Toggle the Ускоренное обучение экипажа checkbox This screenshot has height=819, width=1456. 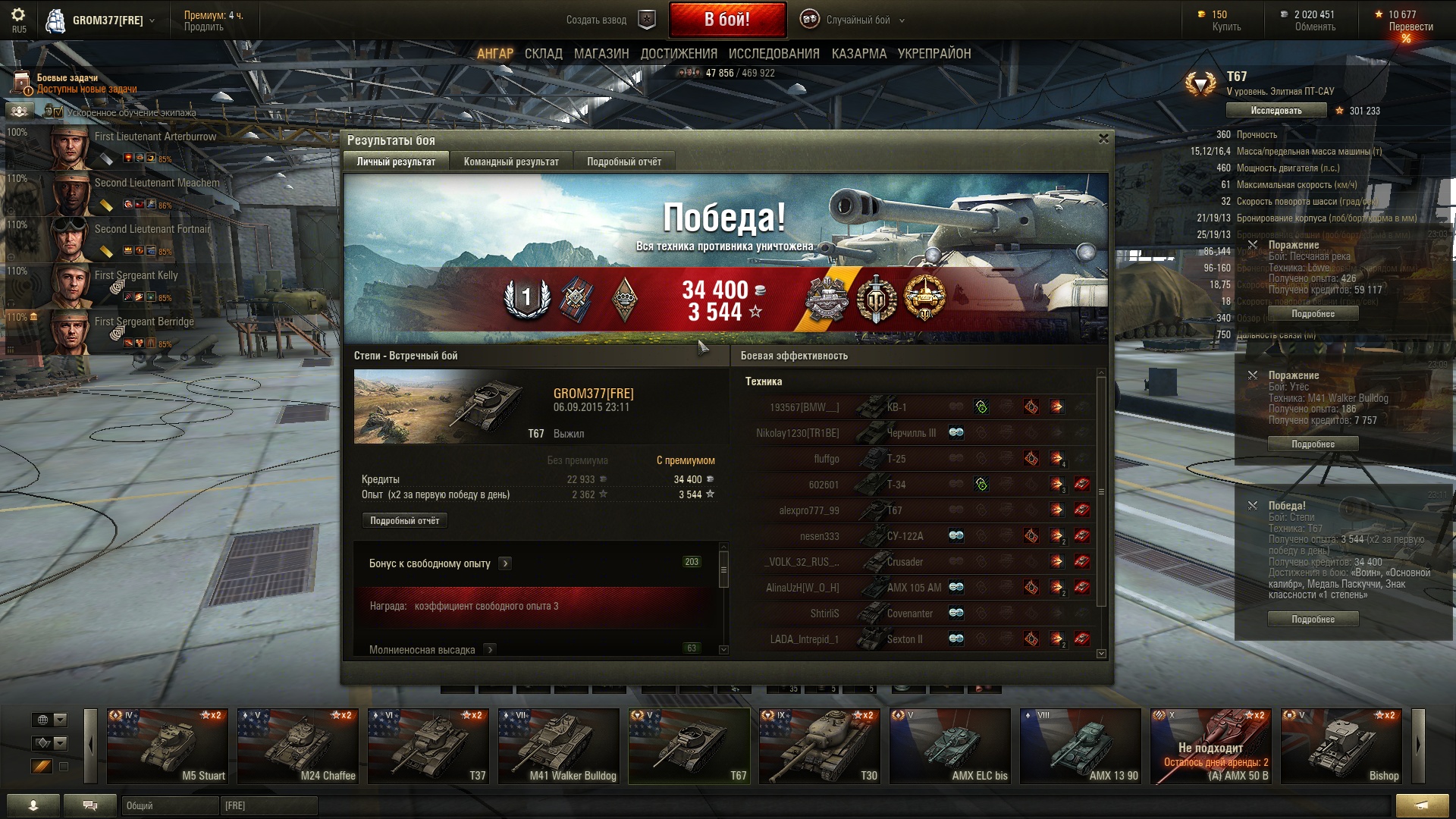(58, 112)
